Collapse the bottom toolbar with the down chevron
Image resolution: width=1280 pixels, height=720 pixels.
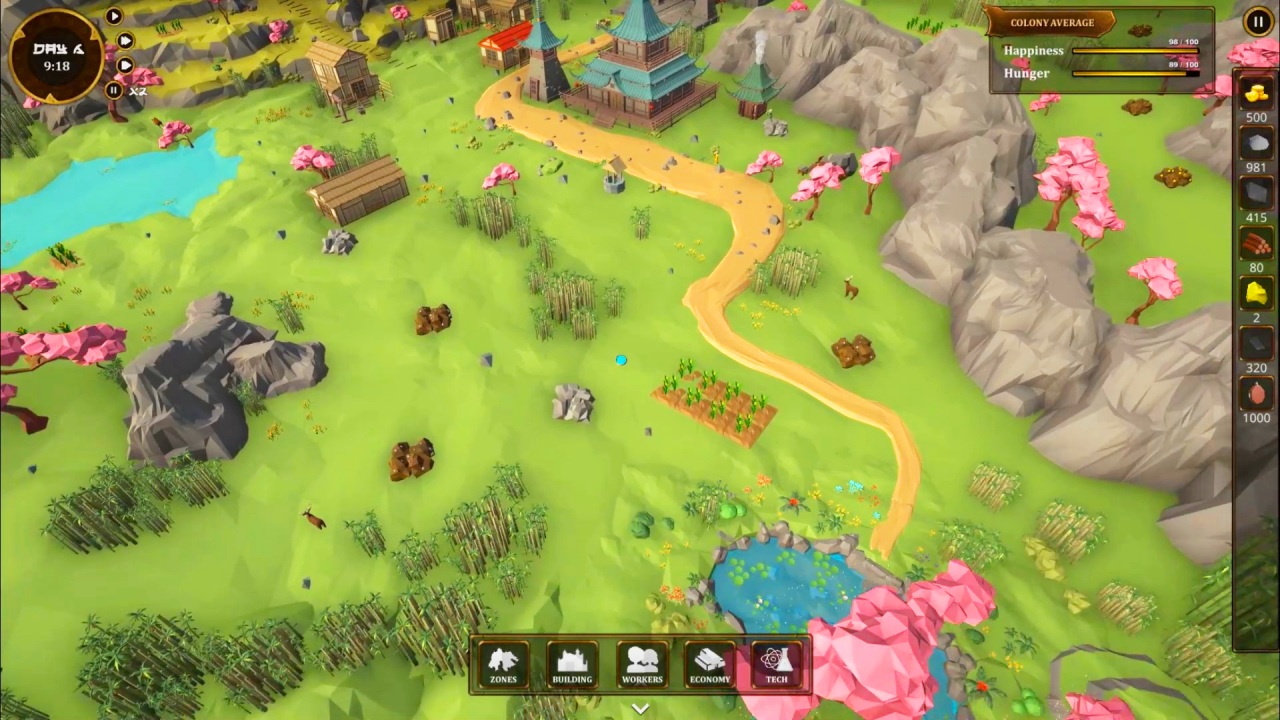(640, 708)
